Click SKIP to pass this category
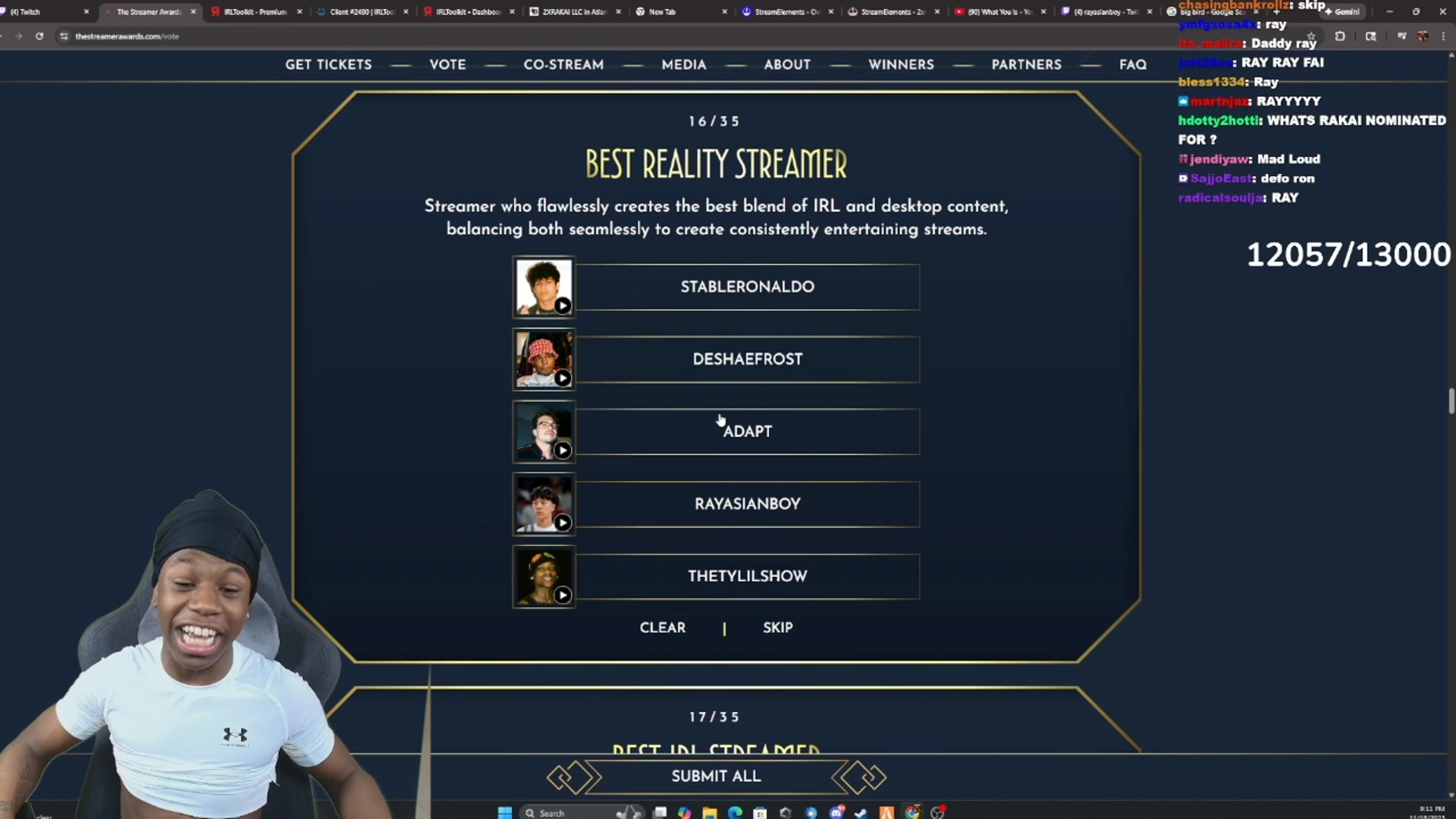1456x819 pixels. point(777,627)
